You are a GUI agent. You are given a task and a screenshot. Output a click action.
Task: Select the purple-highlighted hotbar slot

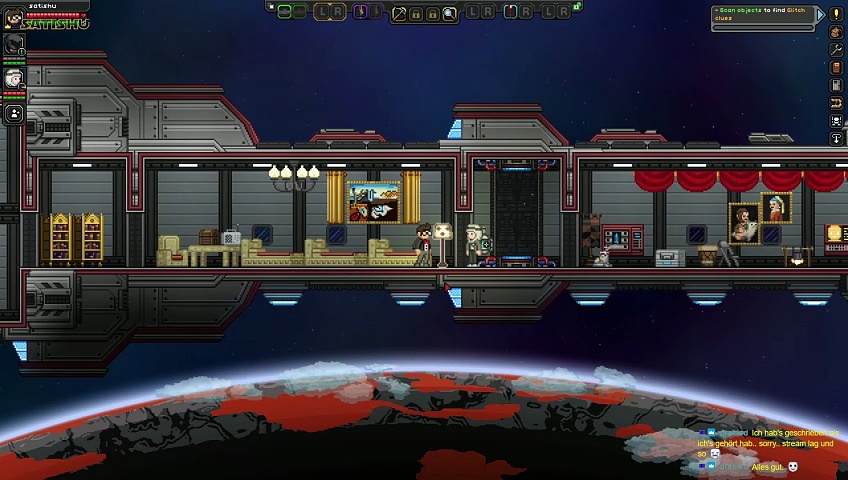(361, 12)
